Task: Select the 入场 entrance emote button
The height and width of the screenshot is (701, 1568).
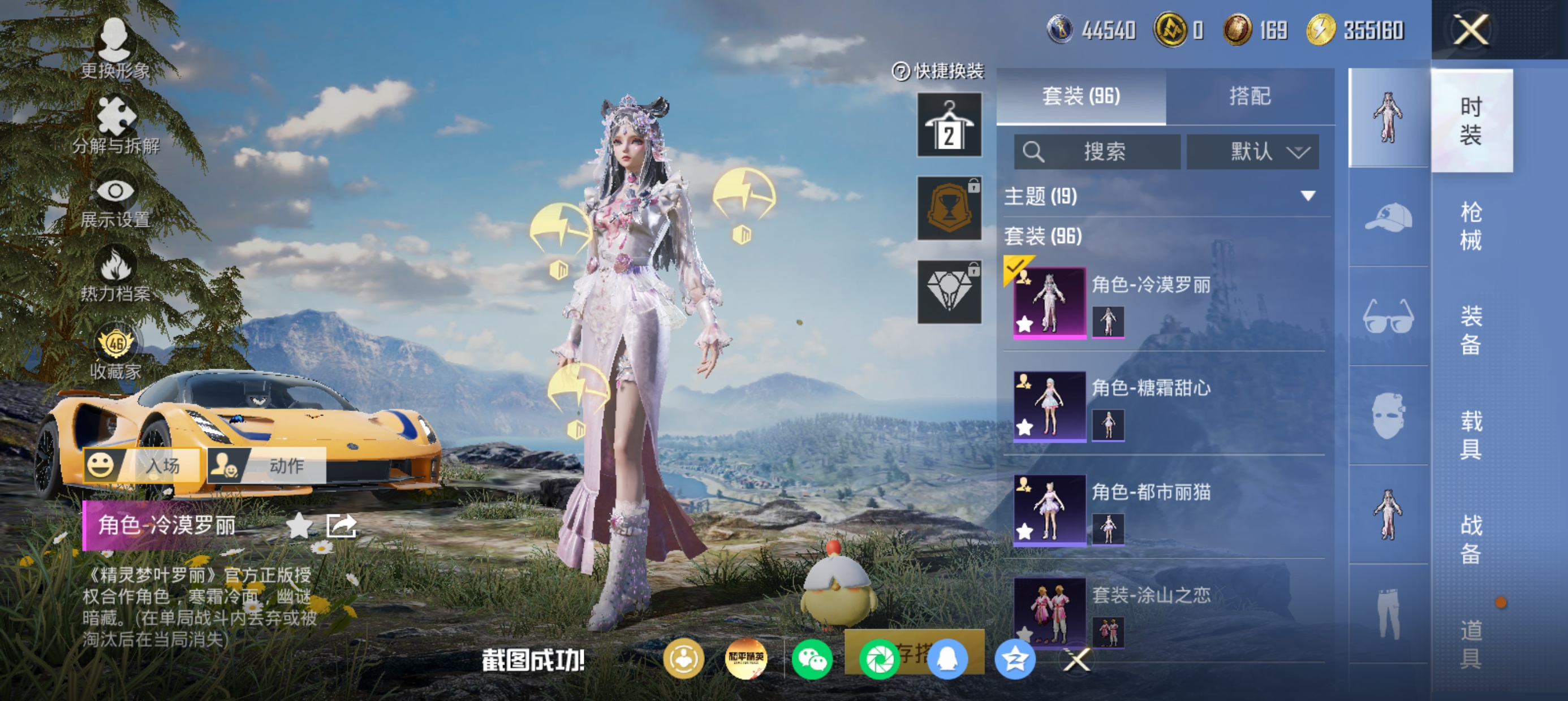Action: (141, 465)
